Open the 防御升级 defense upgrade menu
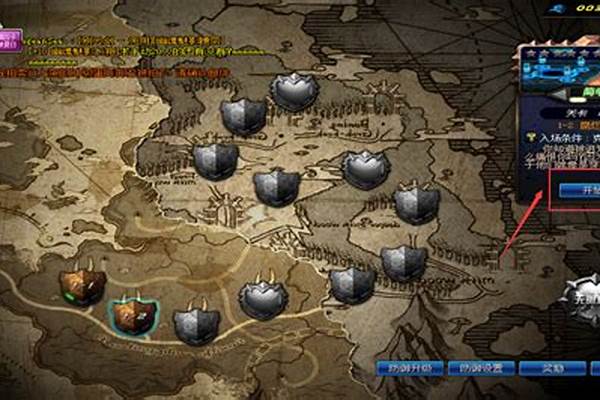Image resolution: width=600 pixels, height=400 pixels. click(x=409, y=368)
